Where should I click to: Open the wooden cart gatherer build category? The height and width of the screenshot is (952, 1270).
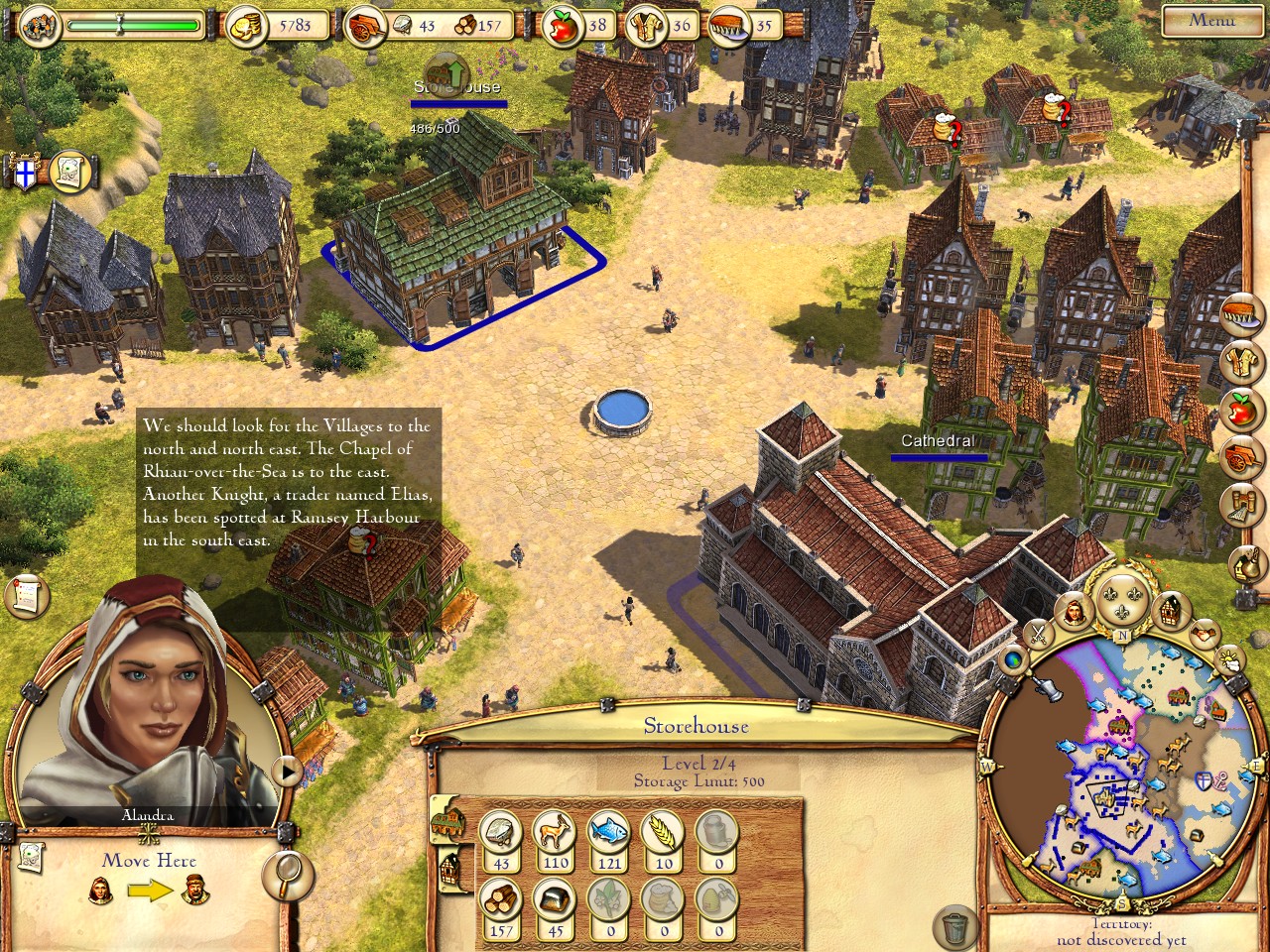(x=1240, y=457)
